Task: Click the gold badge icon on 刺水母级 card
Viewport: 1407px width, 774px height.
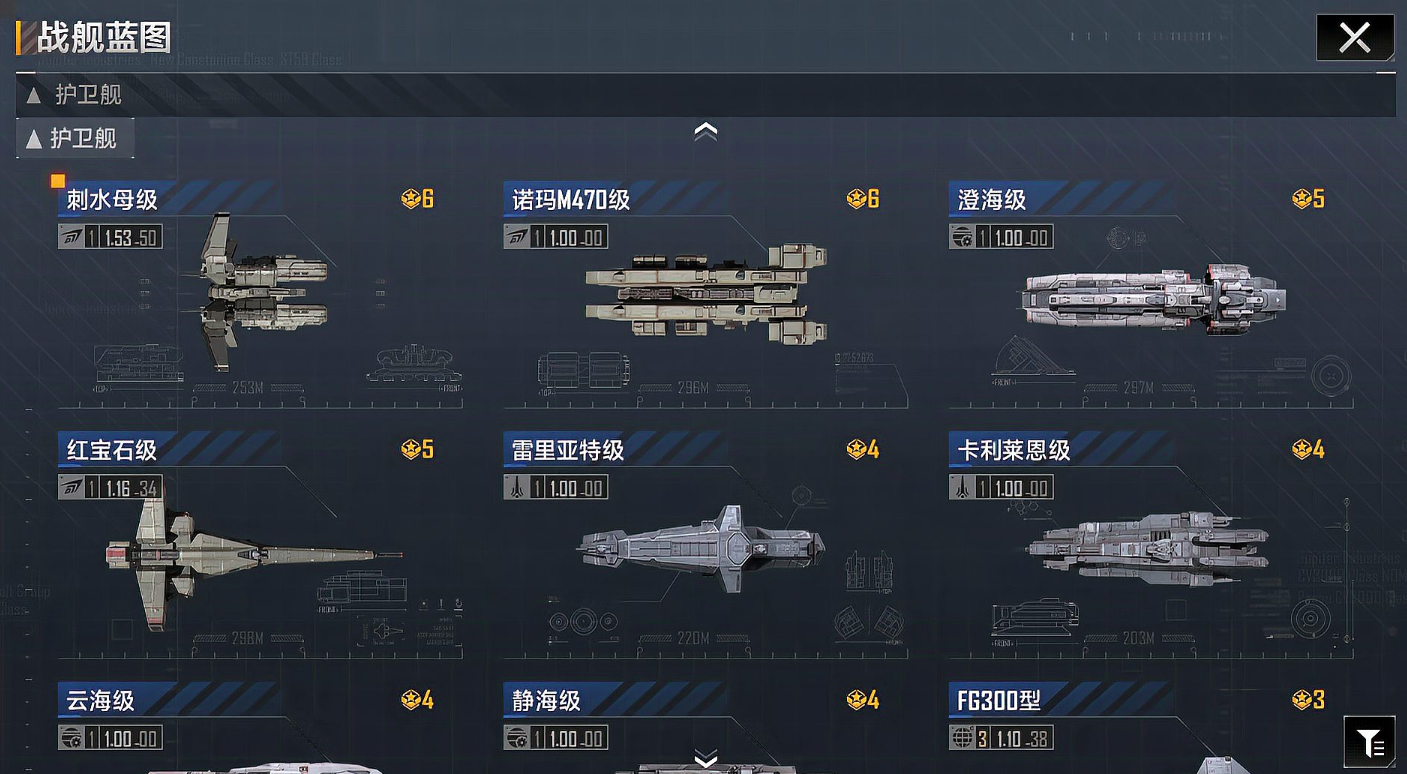Action: click(x=410, y=198)
